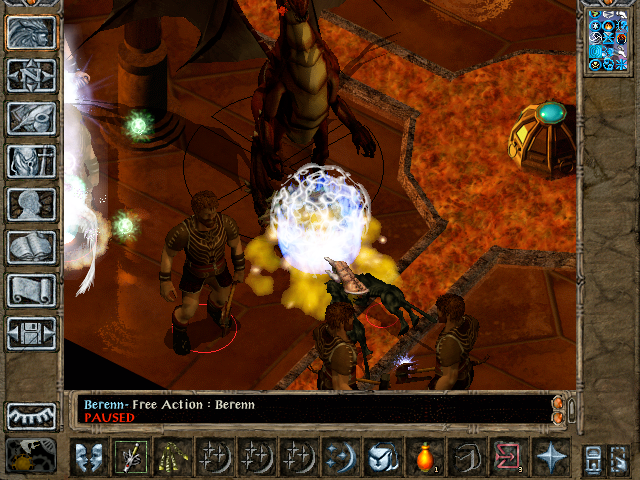Show the character record bust button

coord(31,204)
